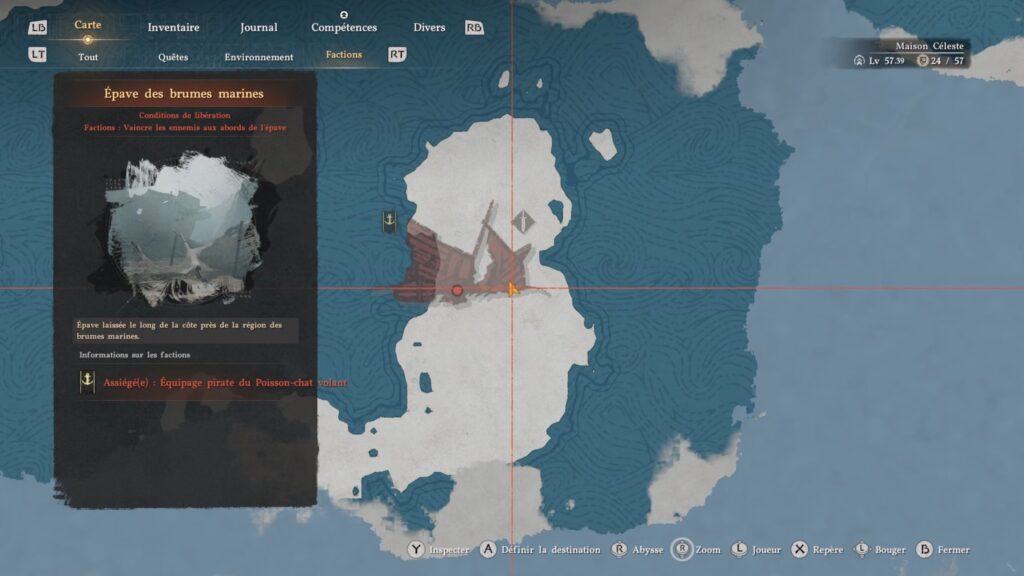Image resolution: width=1024 pixels, height=576 pixels.
Task: Select the Divers tab
Action: point(429,27)
